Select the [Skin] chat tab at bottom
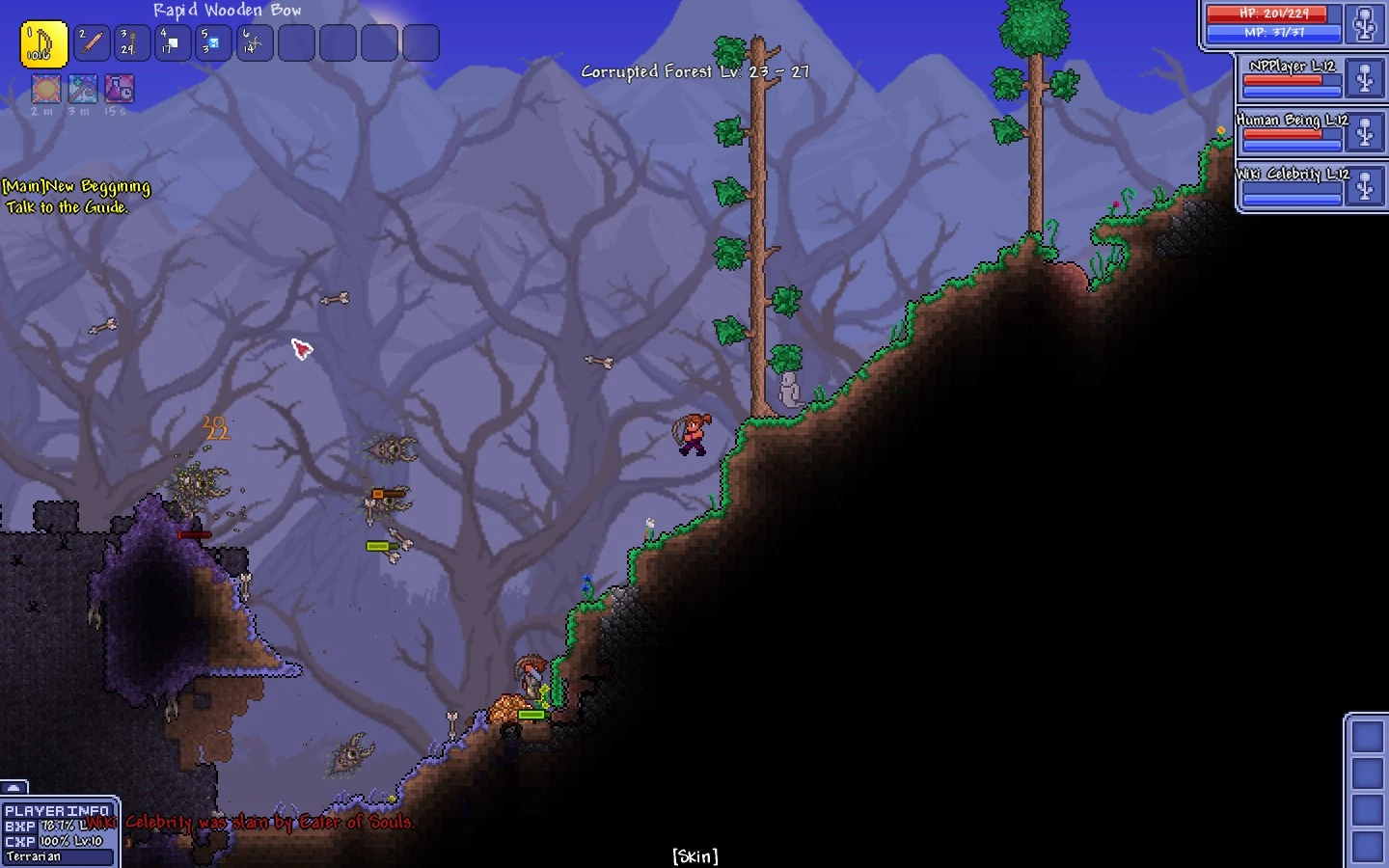 pyautogui.click(x=694, y=855)
